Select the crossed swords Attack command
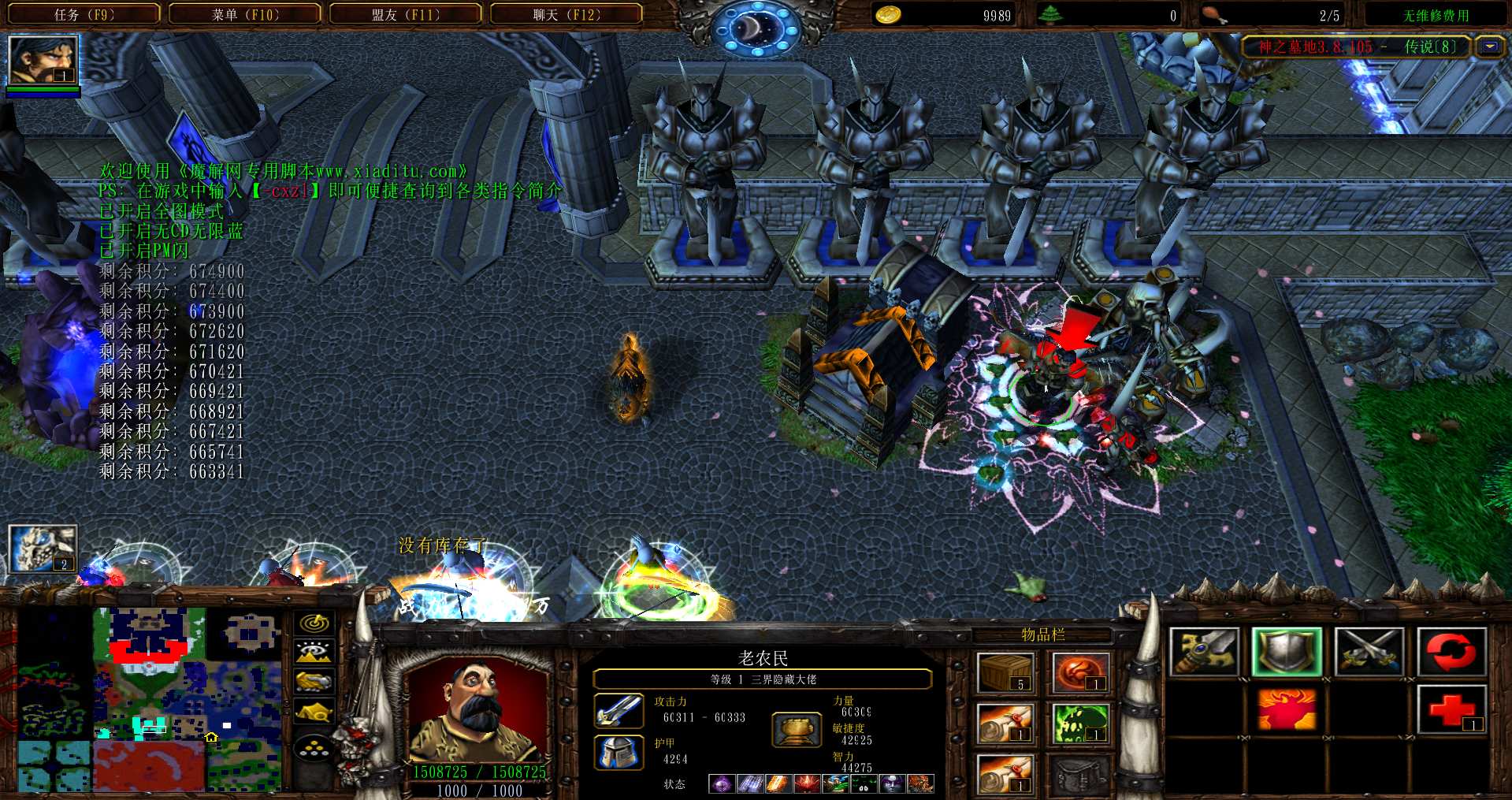This screenshot has height=800, width=1512. (1369, 653)
